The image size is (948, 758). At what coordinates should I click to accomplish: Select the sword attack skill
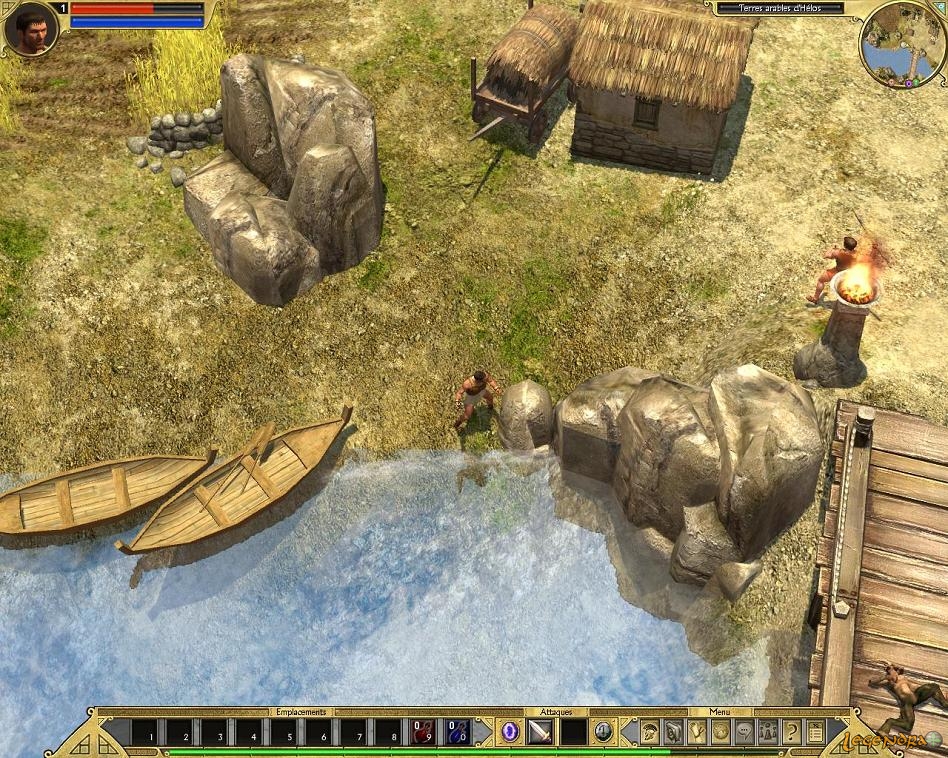tap(540, 732)
